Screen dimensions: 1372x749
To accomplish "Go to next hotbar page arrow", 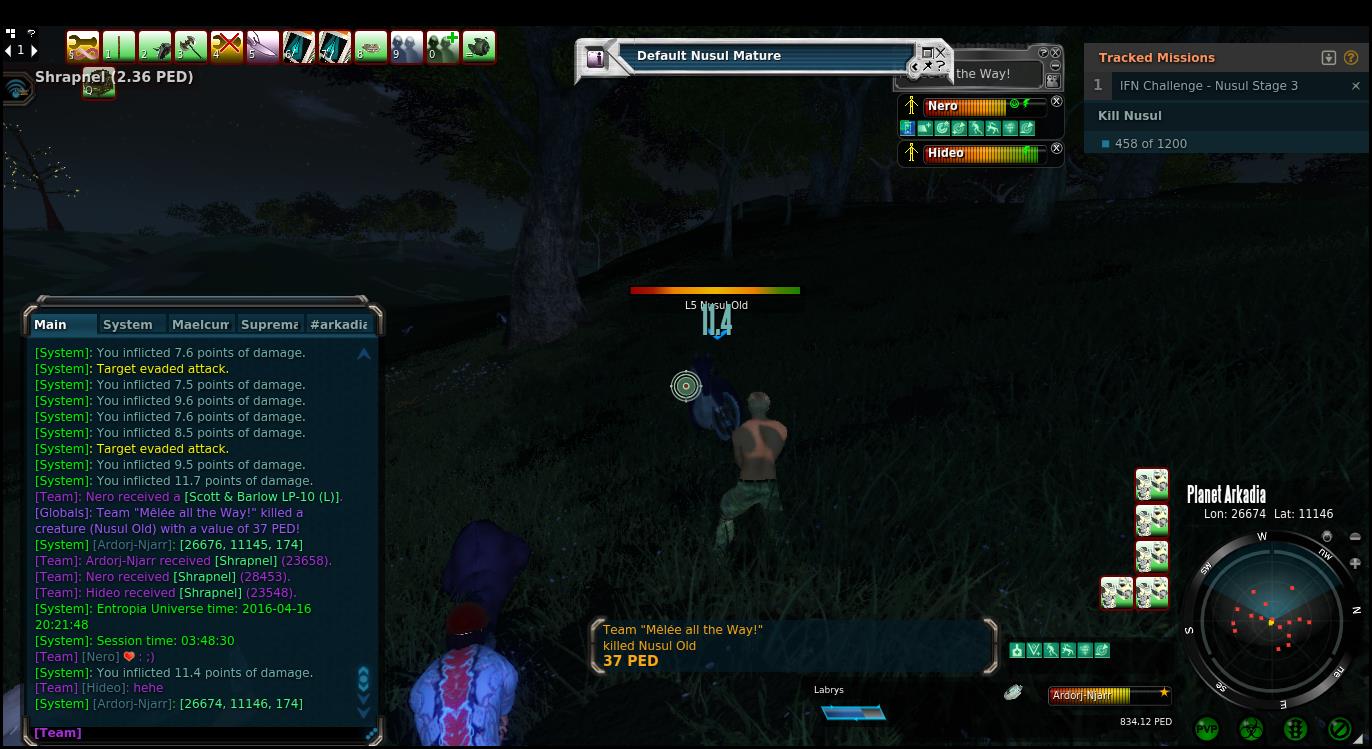I will [34, 50].
